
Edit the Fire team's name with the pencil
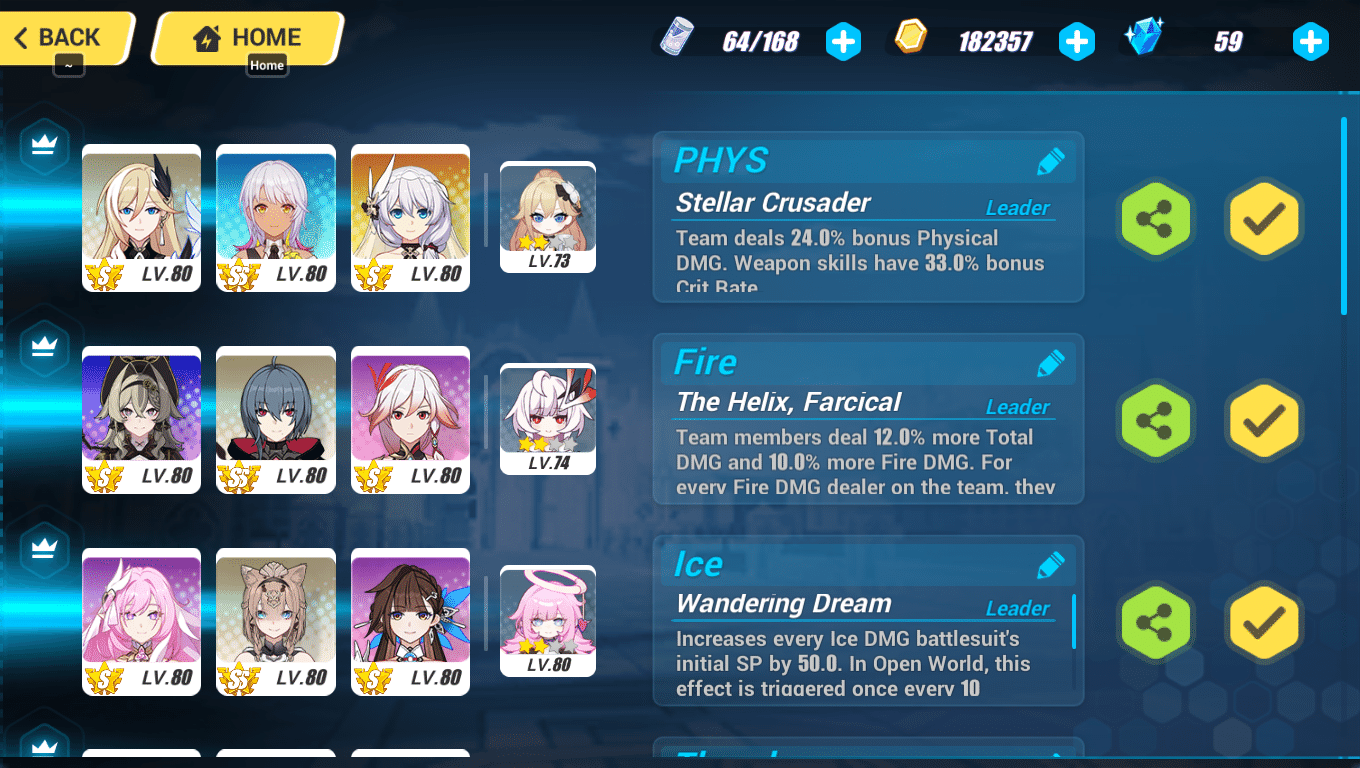(1051, 363)
